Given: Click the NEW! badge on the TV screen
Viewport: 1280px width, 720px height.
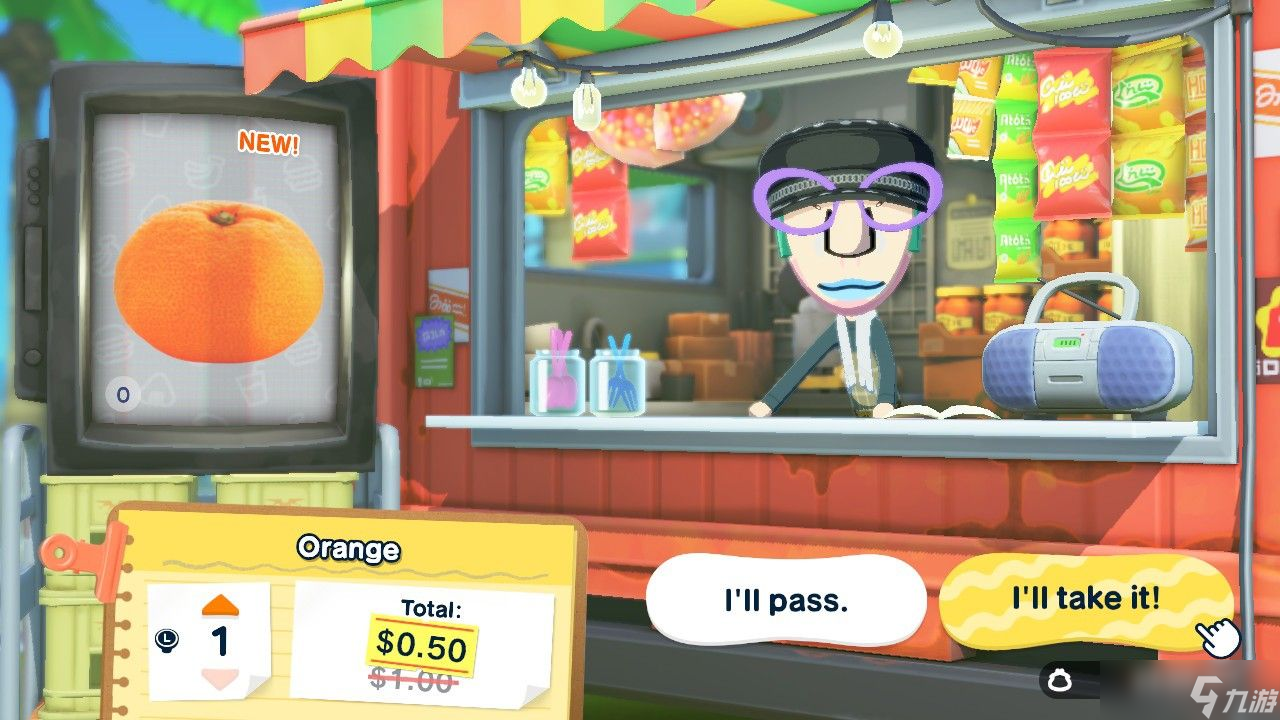Looking at the screenshot, I should 267,142.
